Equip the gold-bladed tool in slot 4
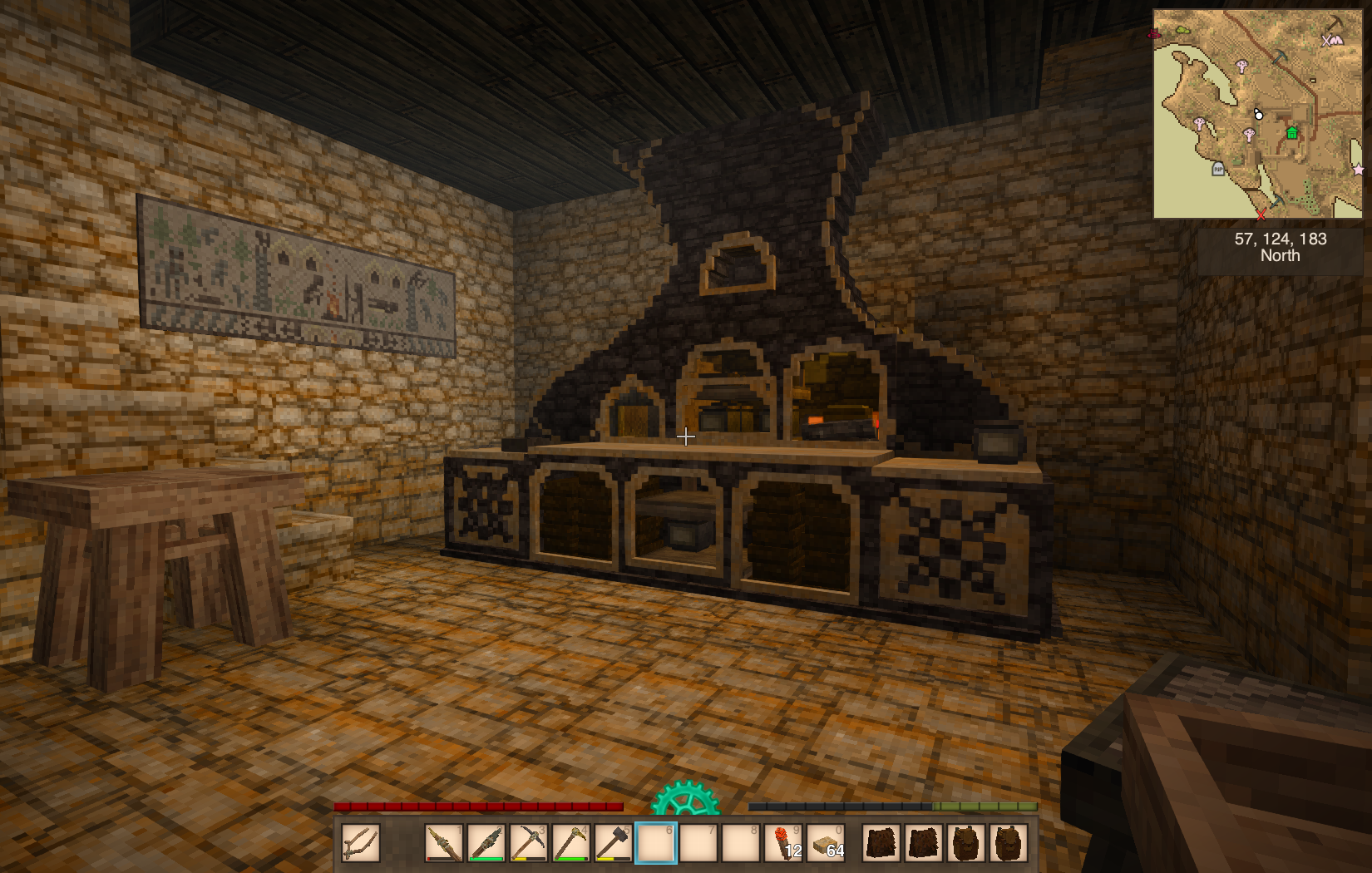The image size is (1372, 873). click(x=571, y=843)
